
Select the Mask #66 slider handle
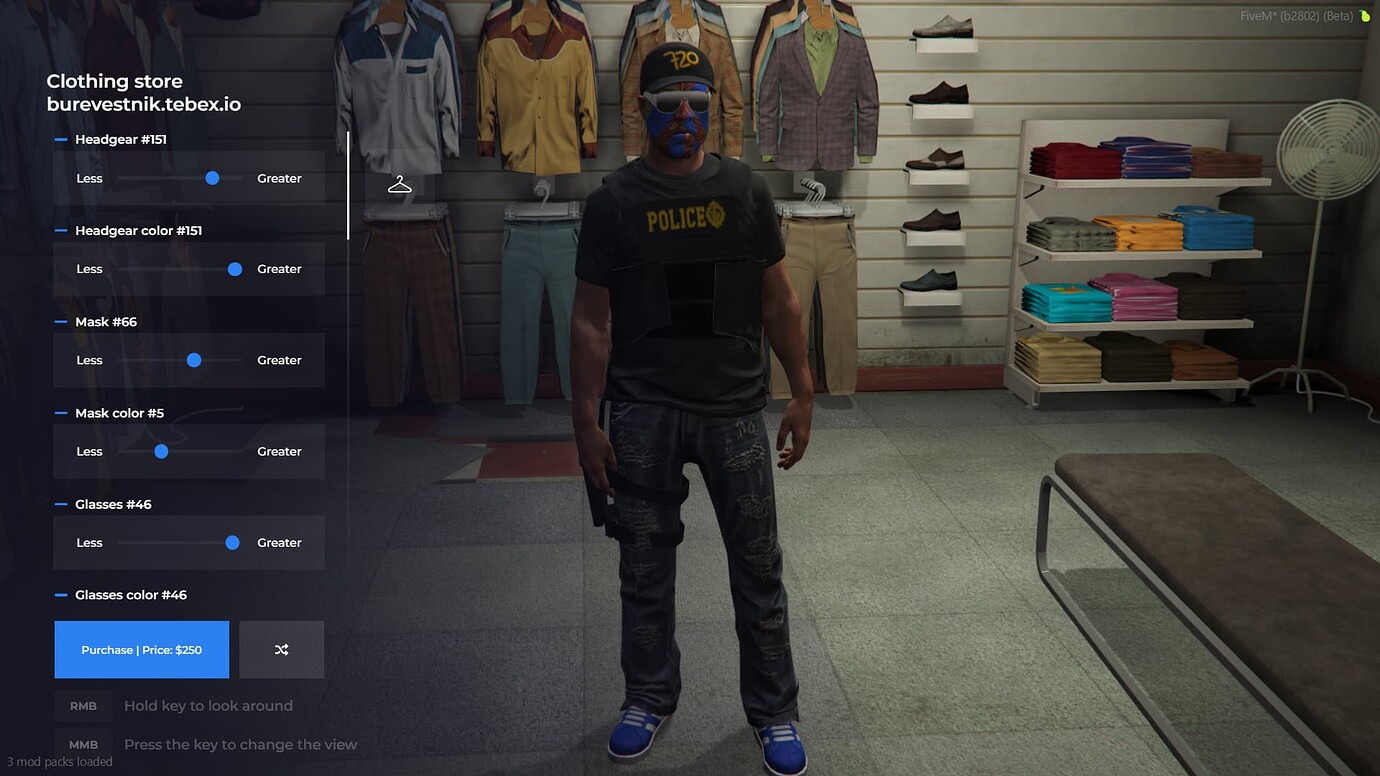point(192,359)
